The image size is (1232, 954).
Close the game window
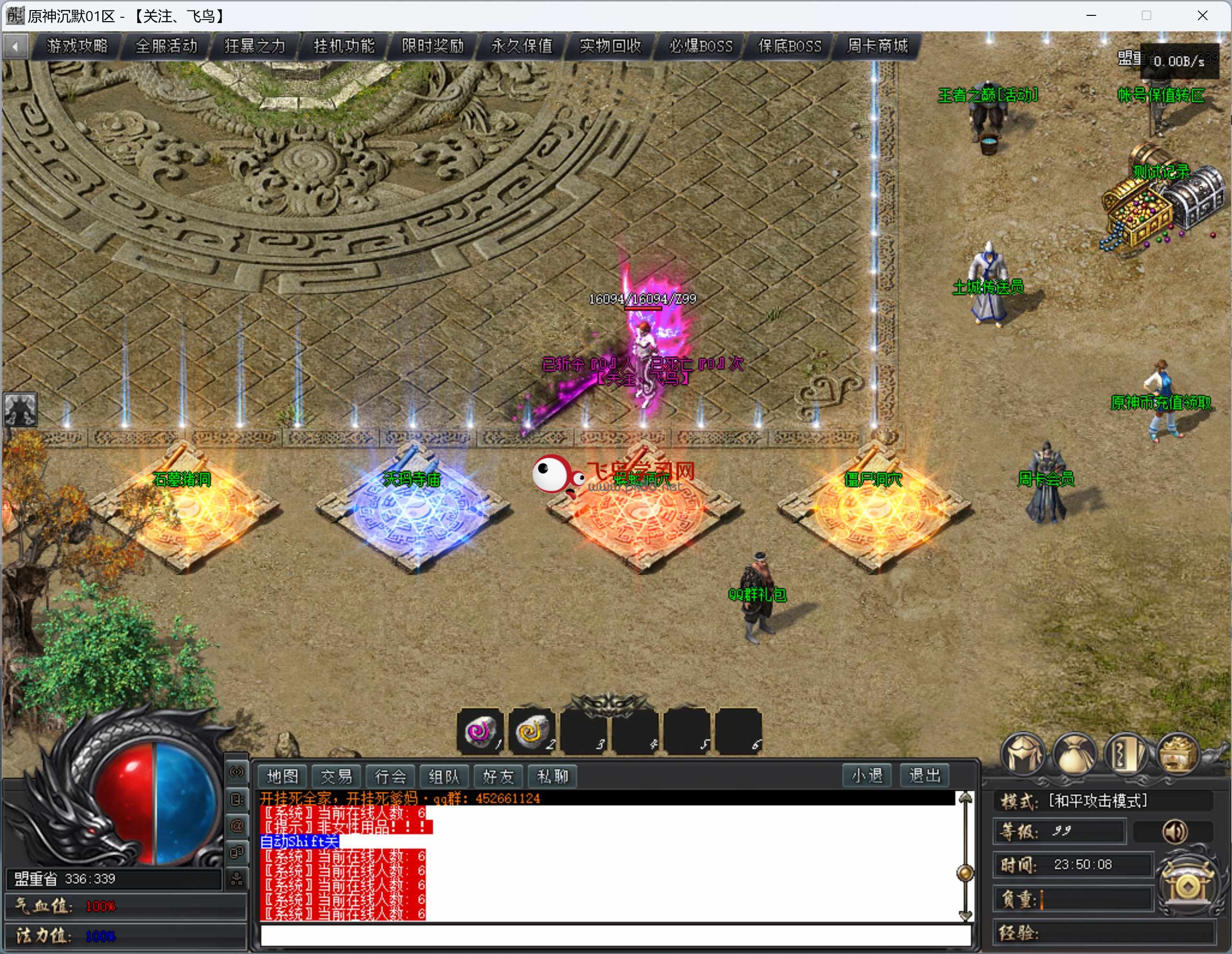pos(1202,16)
